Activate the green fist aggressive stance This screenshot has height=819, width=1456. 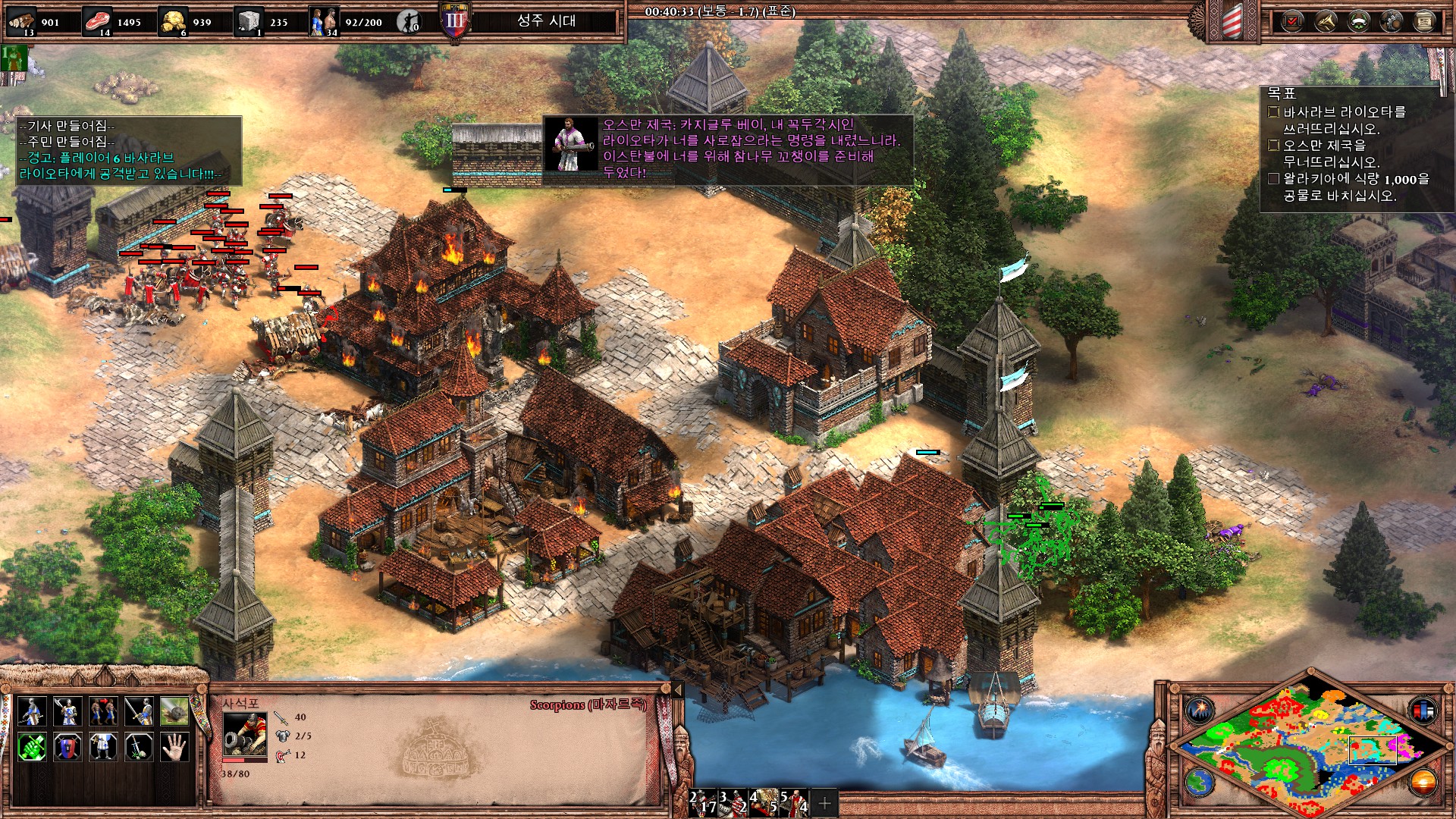32,748
